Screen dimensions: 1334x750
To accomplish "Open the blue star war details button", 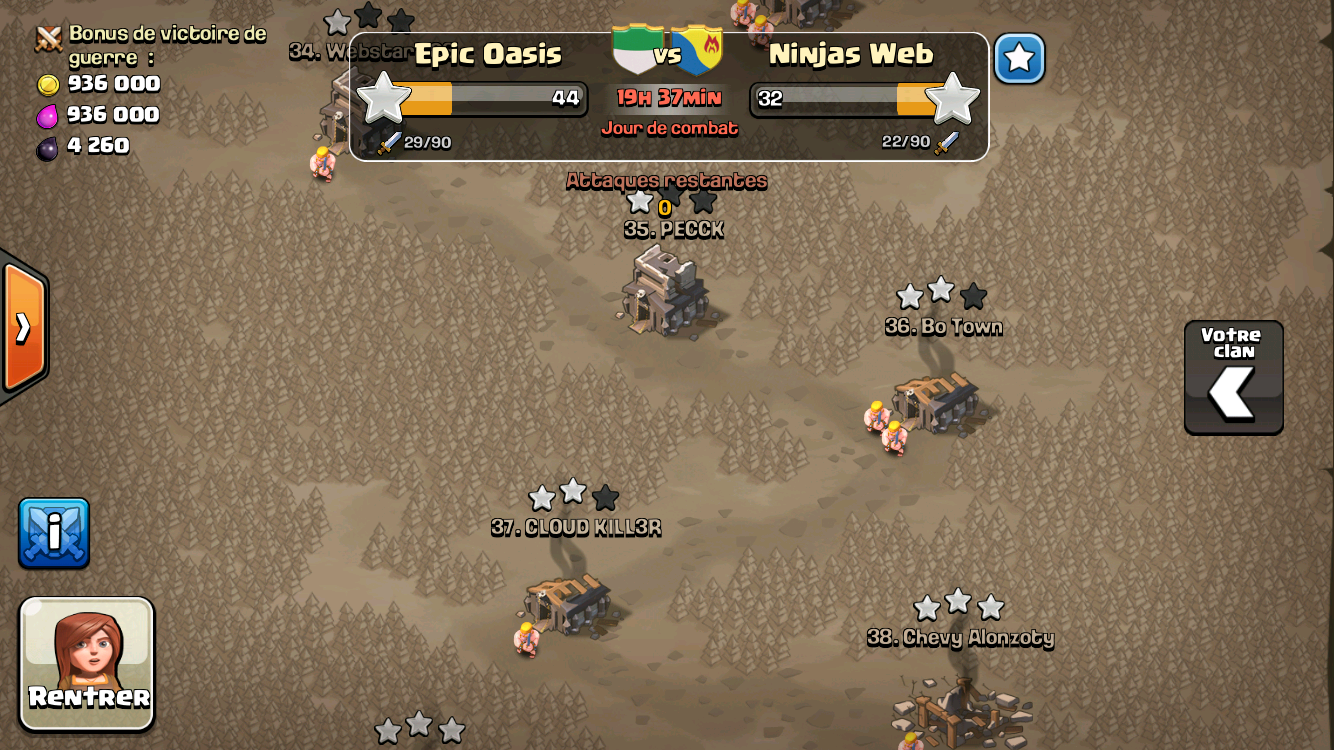I will click(1019, 58).
